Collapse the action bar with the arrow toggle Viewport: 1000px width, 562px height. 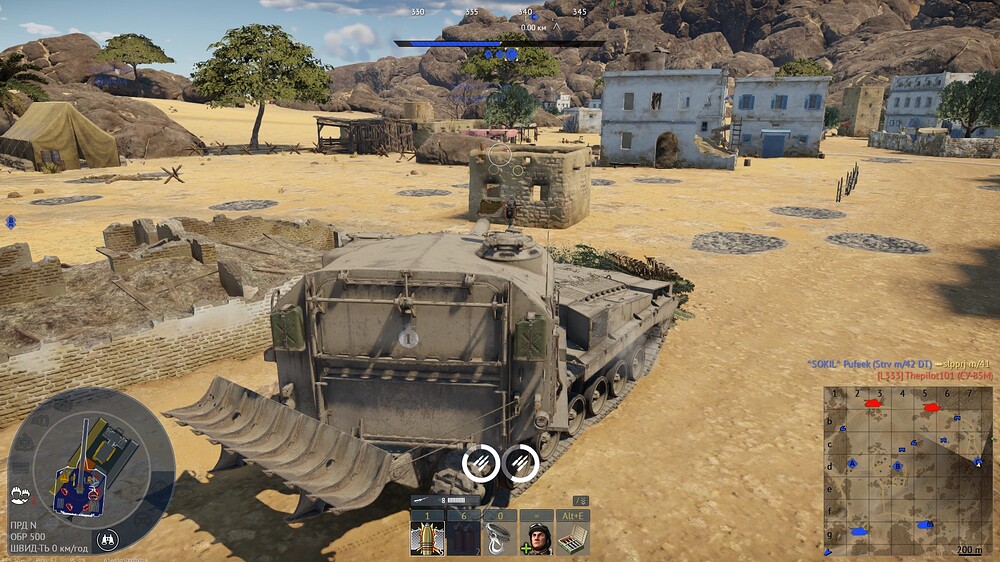(581, 500)
